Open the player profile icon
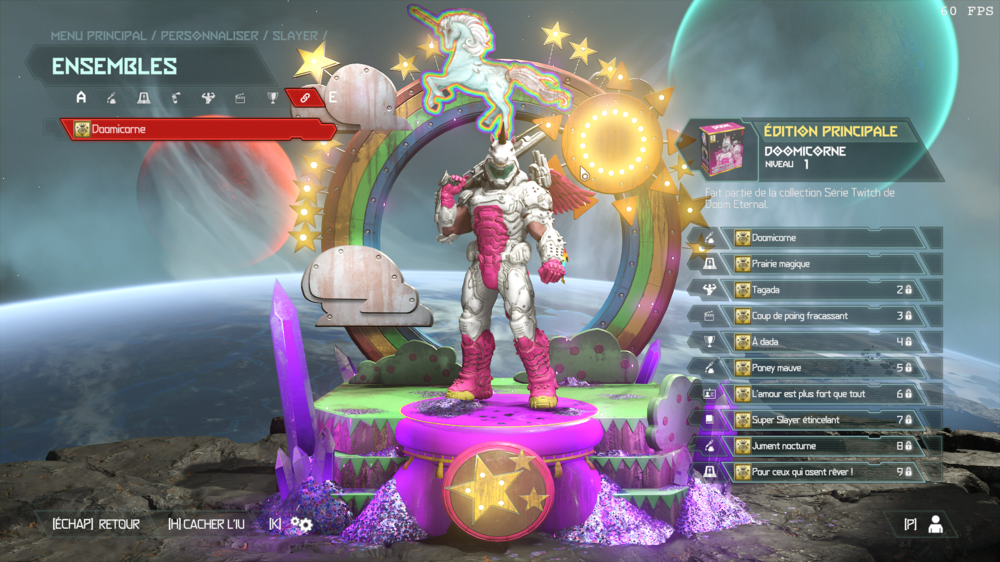 [935, 524]
